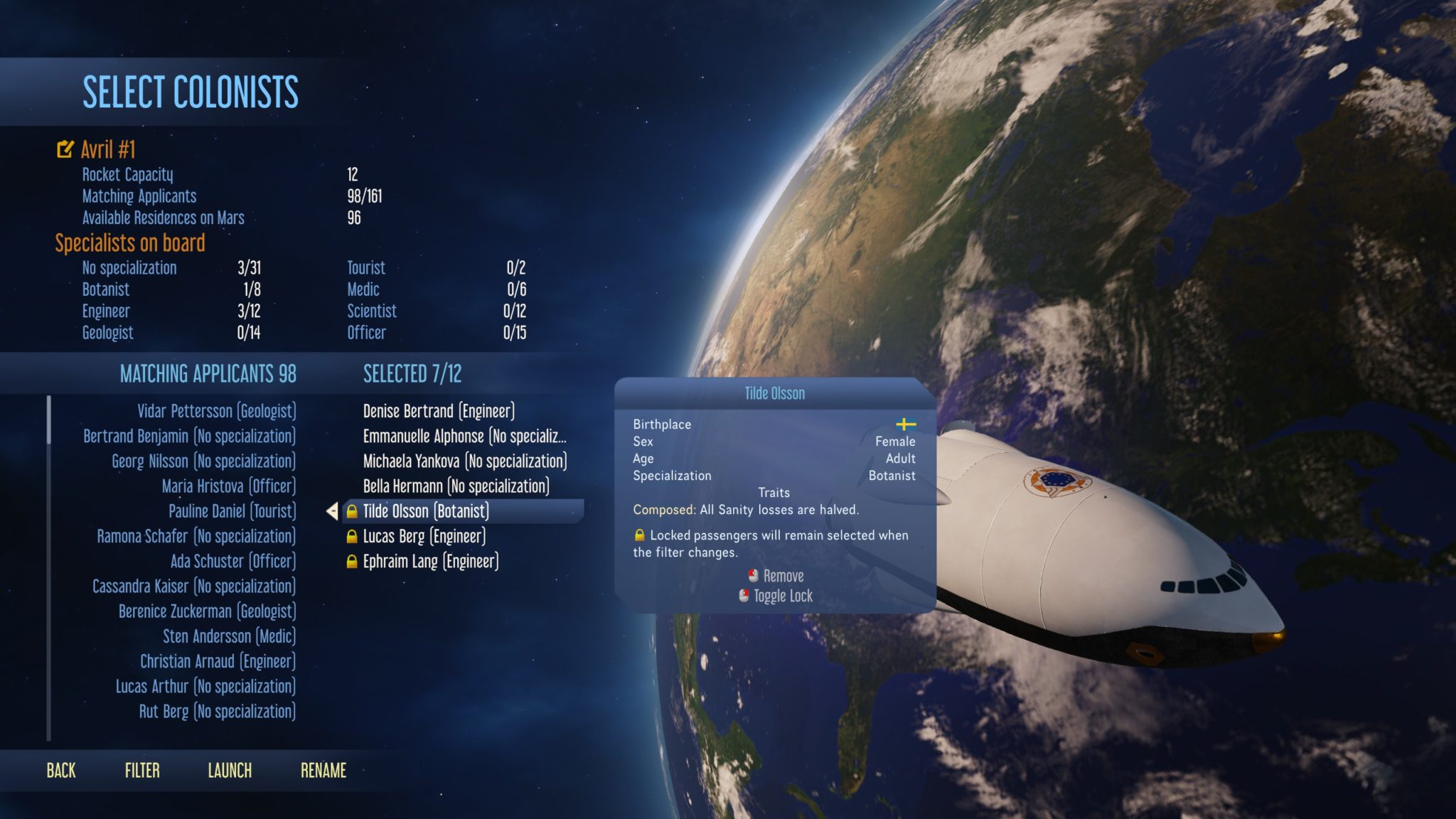Launch the rocket with LAUNCH
This screenshot has height=819, width=1456.
click(x=230, y=771)
